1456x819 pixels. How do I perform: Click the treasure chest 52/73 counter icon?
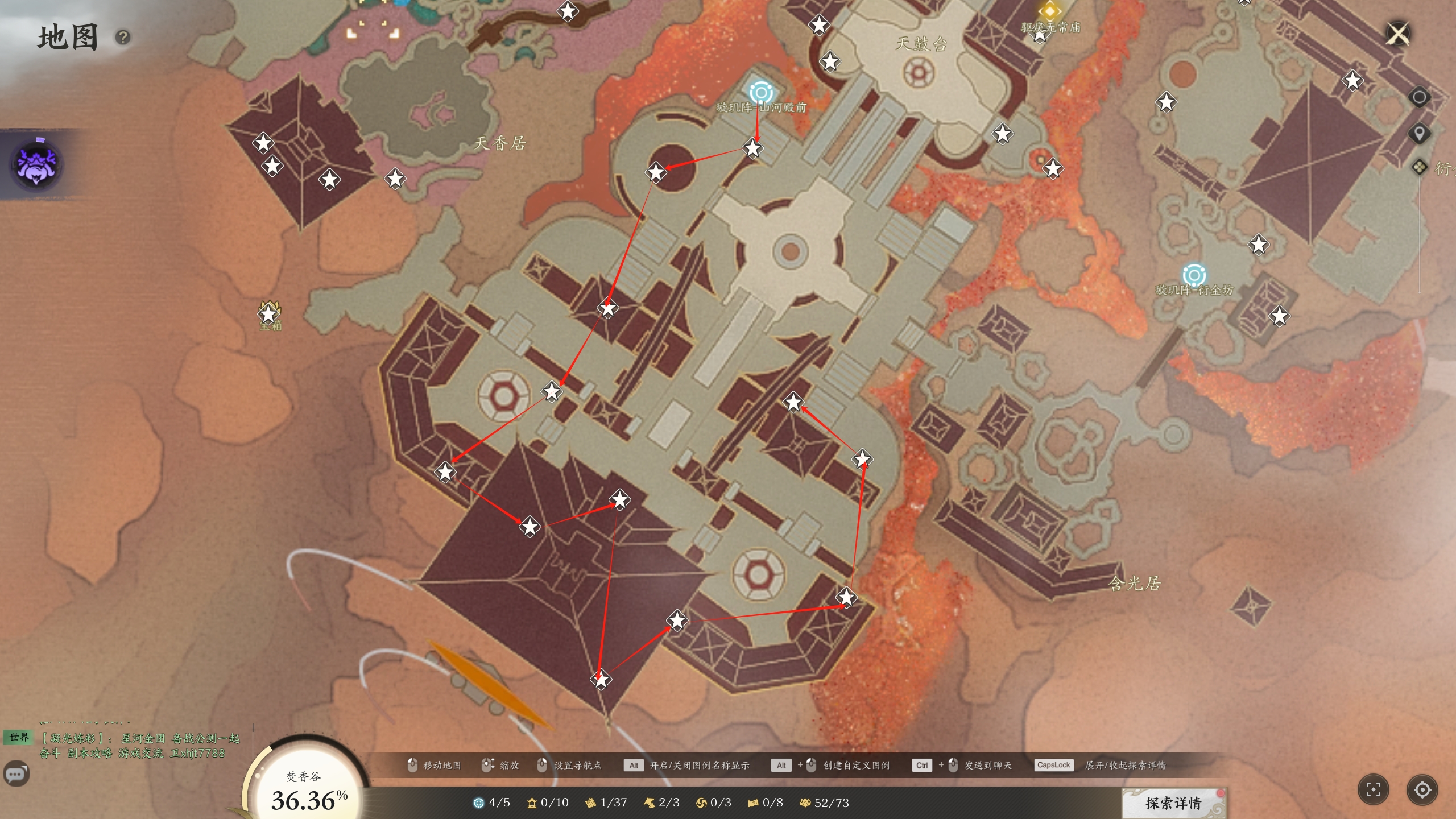click(805, 803)
